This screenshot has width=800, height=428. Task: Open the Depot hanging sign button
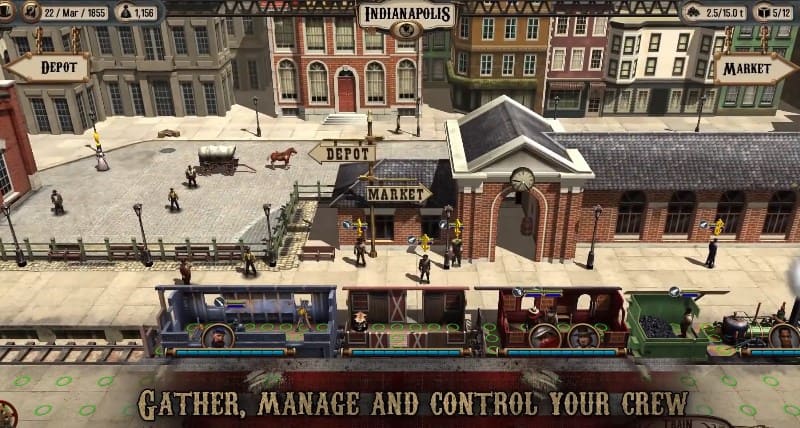click(x=47, y=68)
